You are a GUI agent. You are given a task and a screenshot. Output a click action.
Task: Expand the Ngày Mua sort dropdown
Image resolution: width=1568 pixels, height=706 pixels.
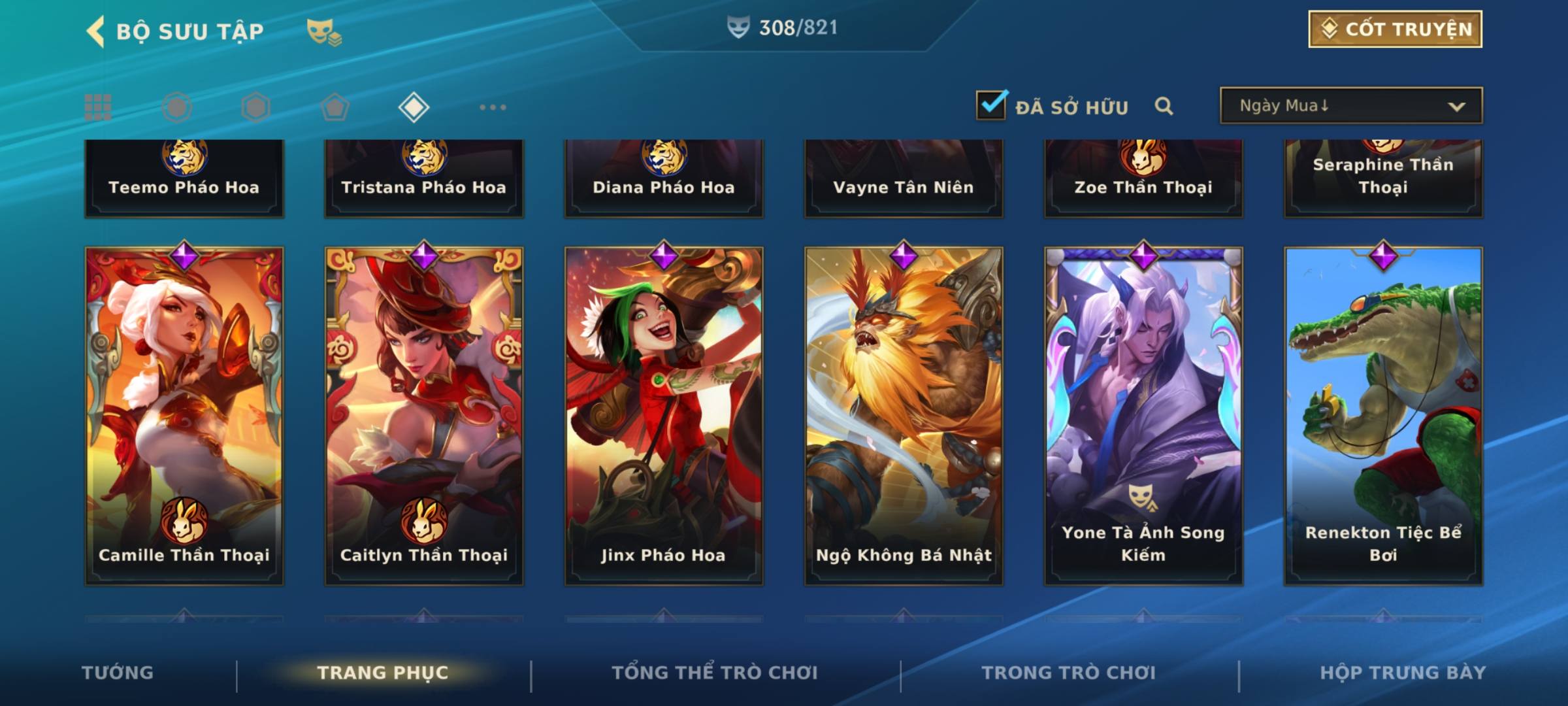(1350, 106)
